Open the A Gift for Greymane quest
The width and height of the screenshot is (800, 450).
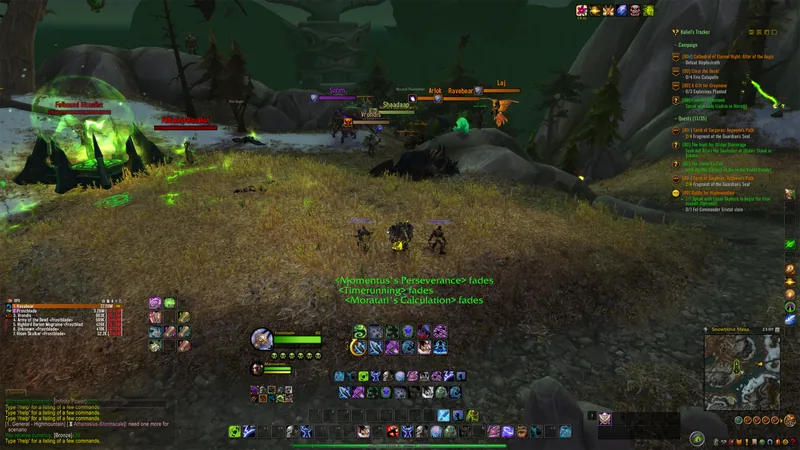[x=714, y=85]
